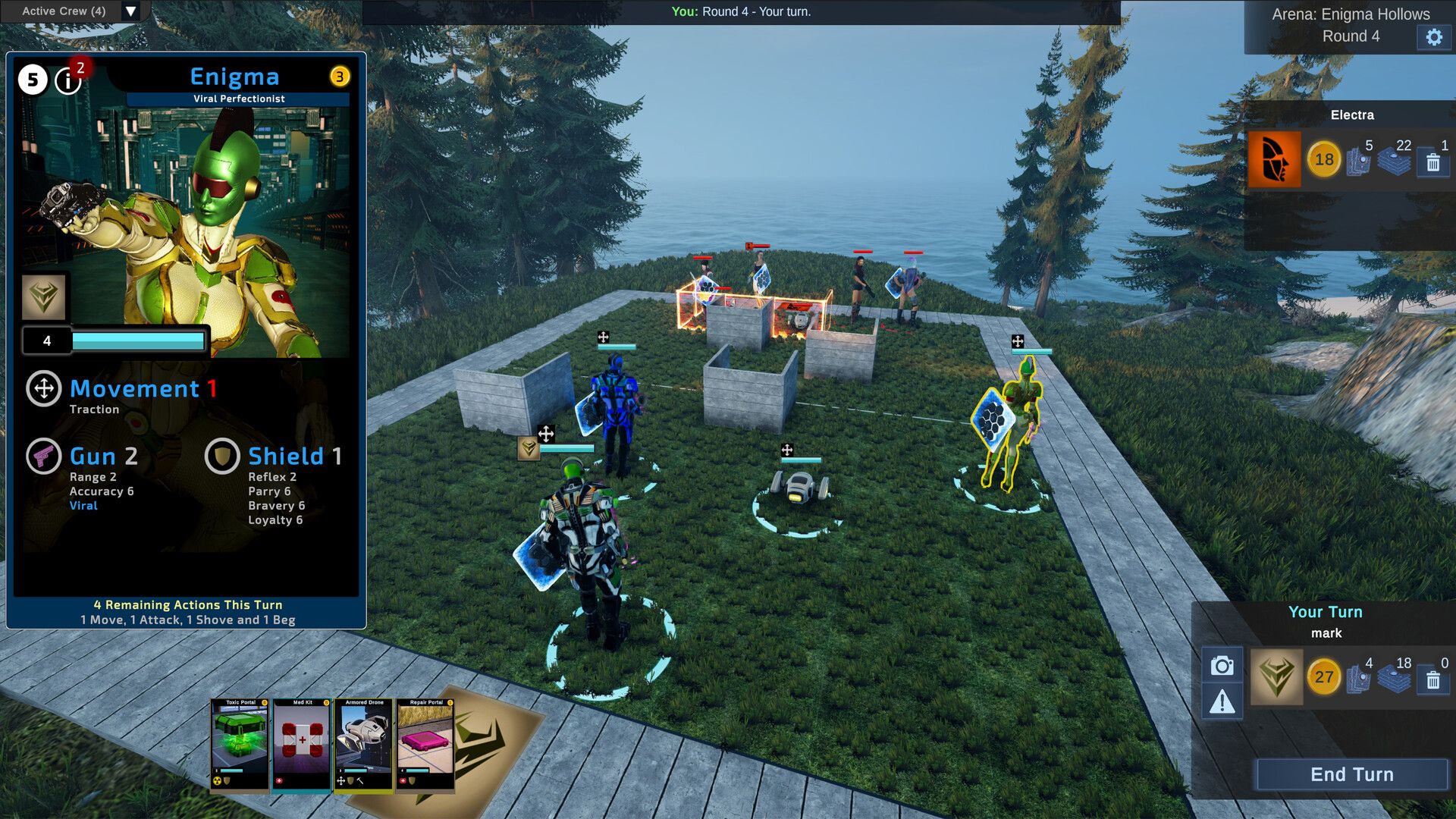
Task: Inspect Electra's draw deck stack
Action: click(1394, 161)
